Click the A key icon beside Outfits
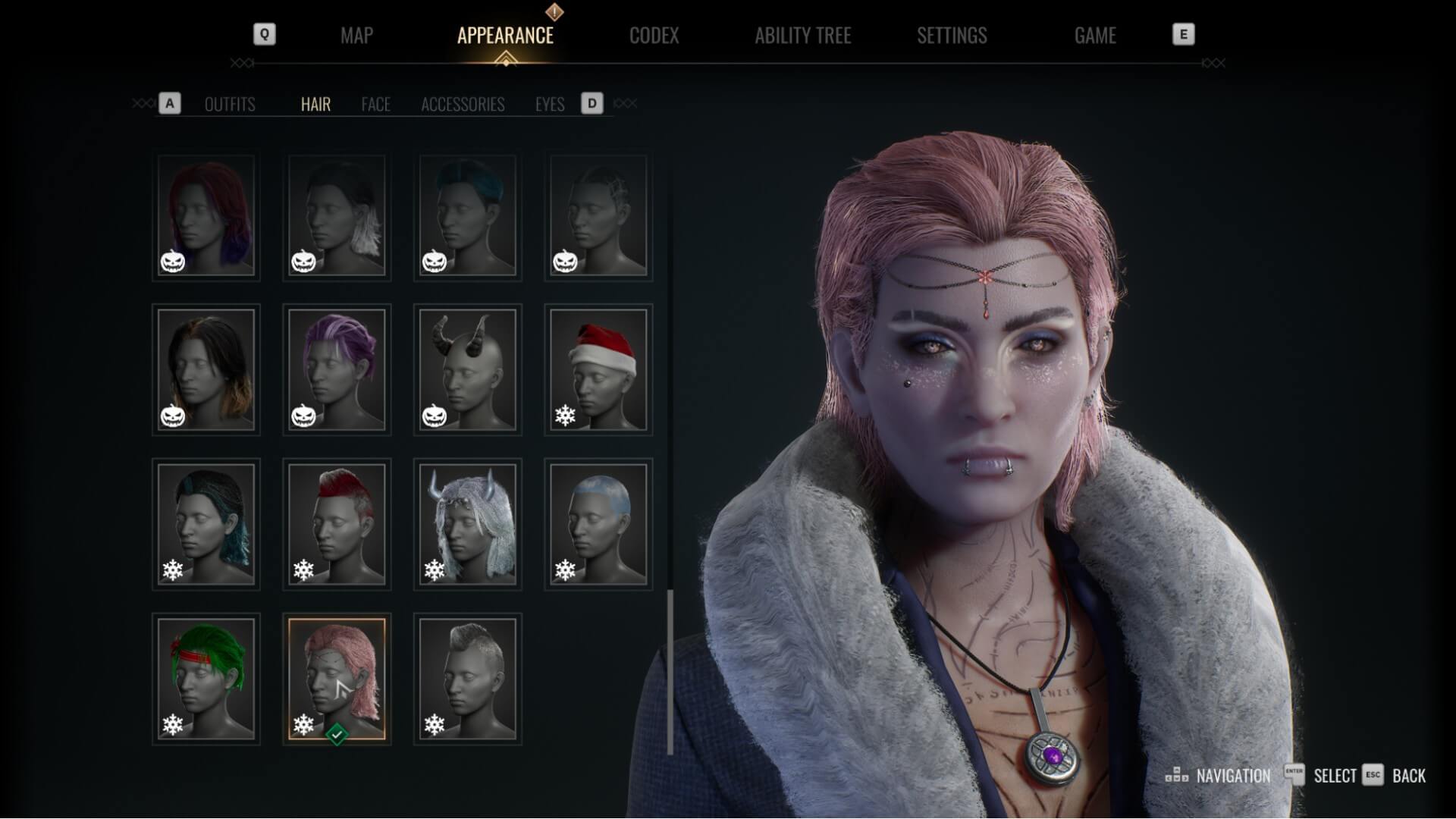 tap(169, 104)
